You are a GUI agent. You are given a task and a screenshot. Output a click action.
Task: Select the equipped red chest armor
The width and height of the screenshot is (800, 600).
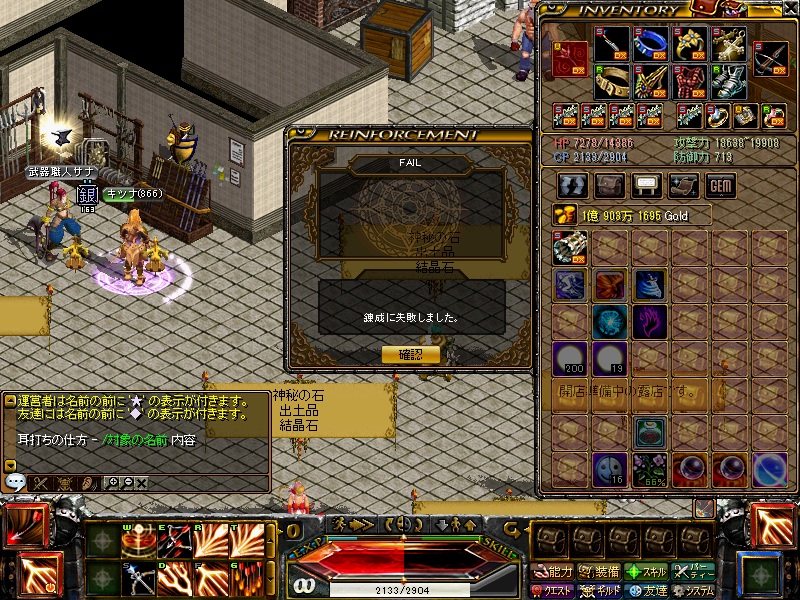[x=689, y=81]
